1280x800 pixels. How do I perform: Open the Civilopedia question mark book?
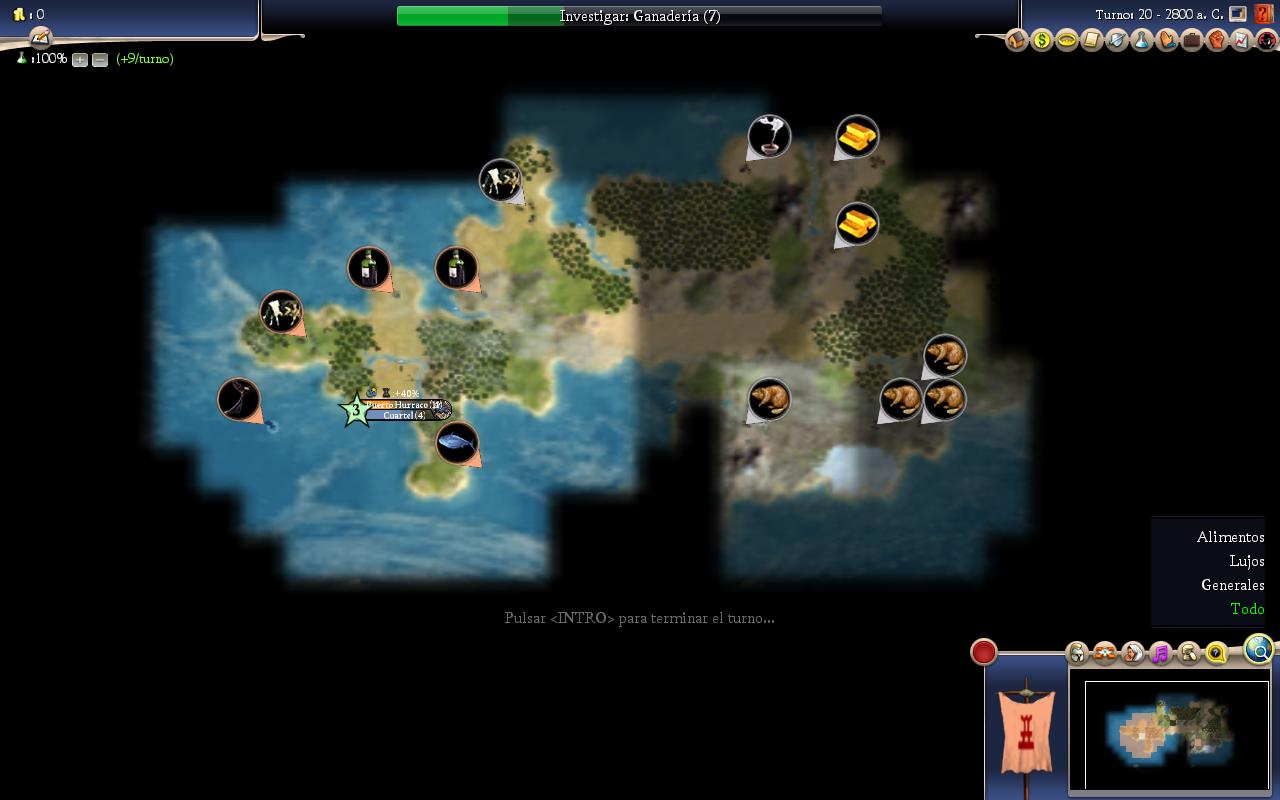tap(1264, 15)
